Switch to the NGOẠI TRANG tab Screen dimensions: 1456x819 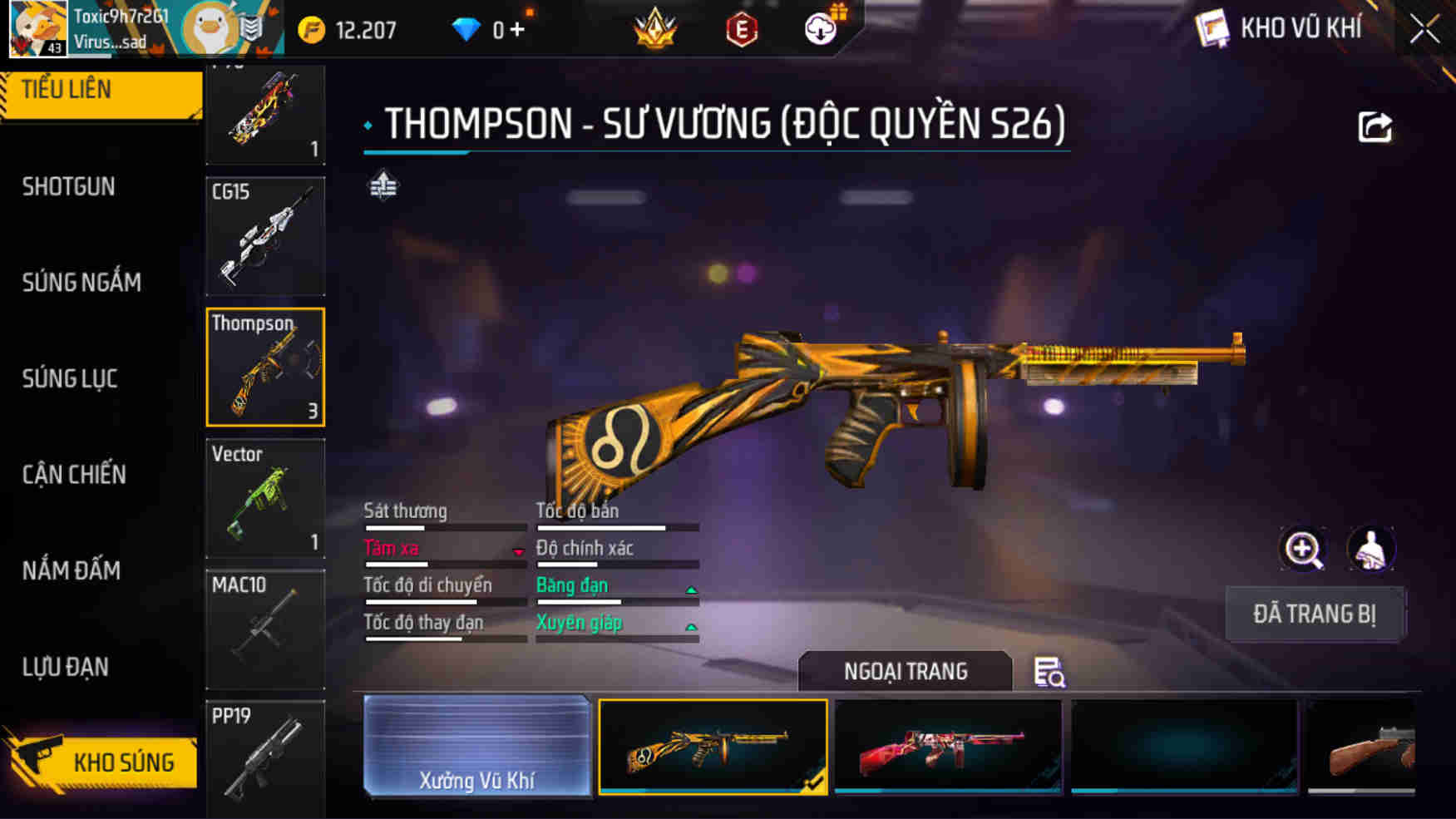pos(905,670)
